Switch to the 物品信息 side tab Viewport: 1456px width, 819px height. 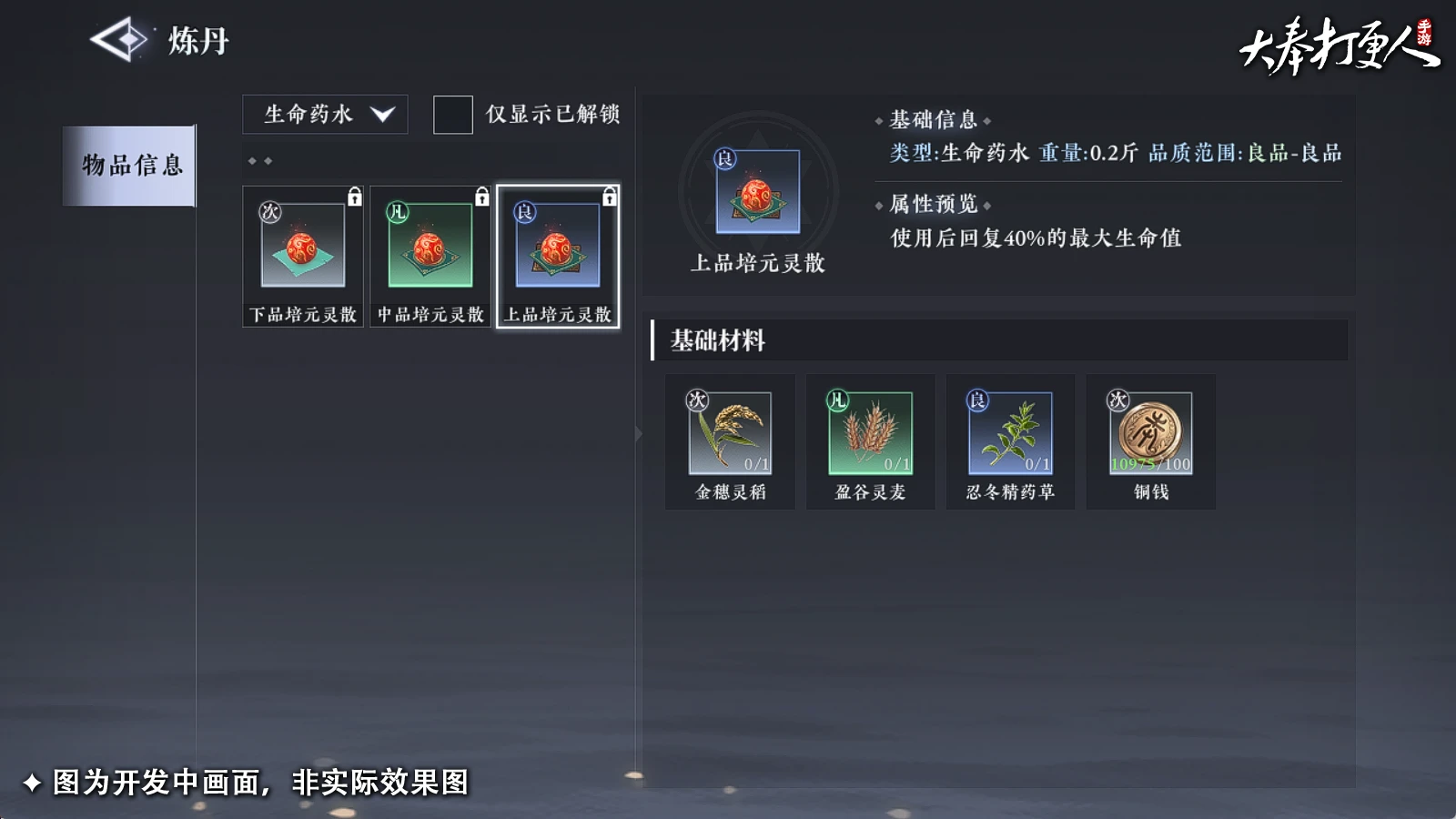(130, 166)
